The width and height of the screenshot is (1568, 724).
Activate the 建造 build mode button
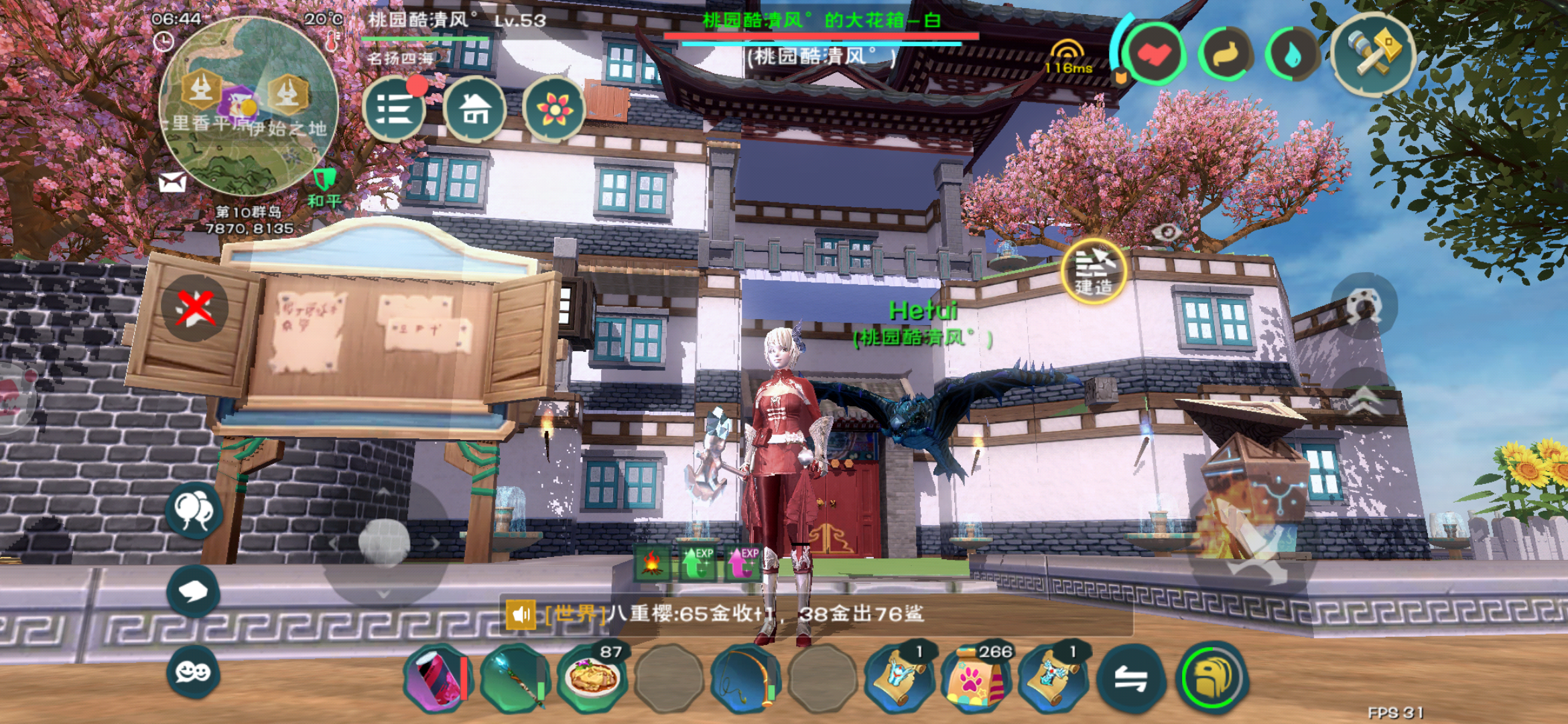[1093, 271]
